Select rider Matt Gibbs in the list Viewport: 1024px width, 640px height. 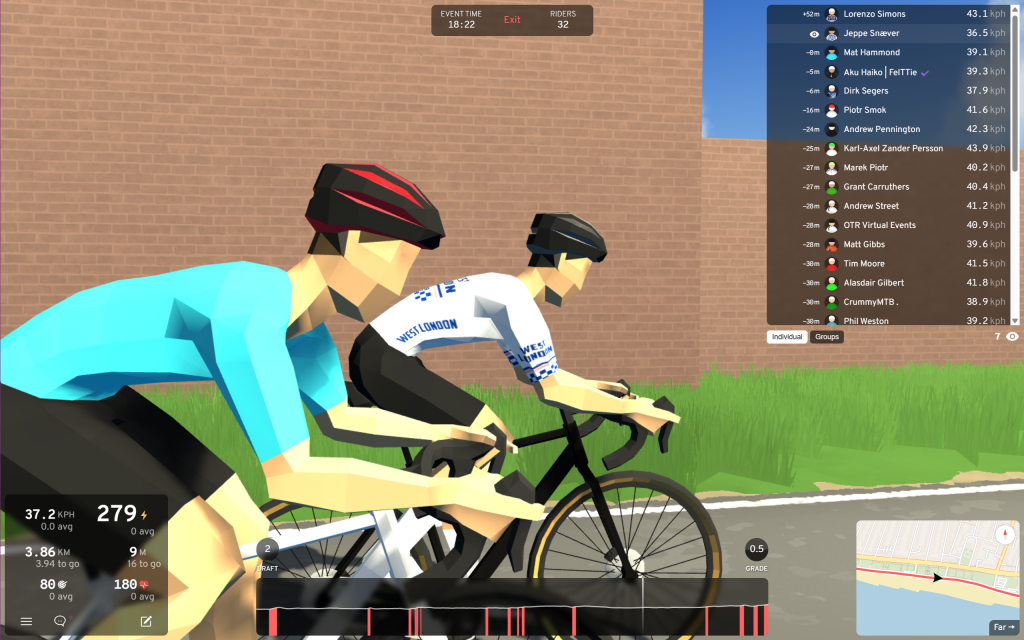864,244
